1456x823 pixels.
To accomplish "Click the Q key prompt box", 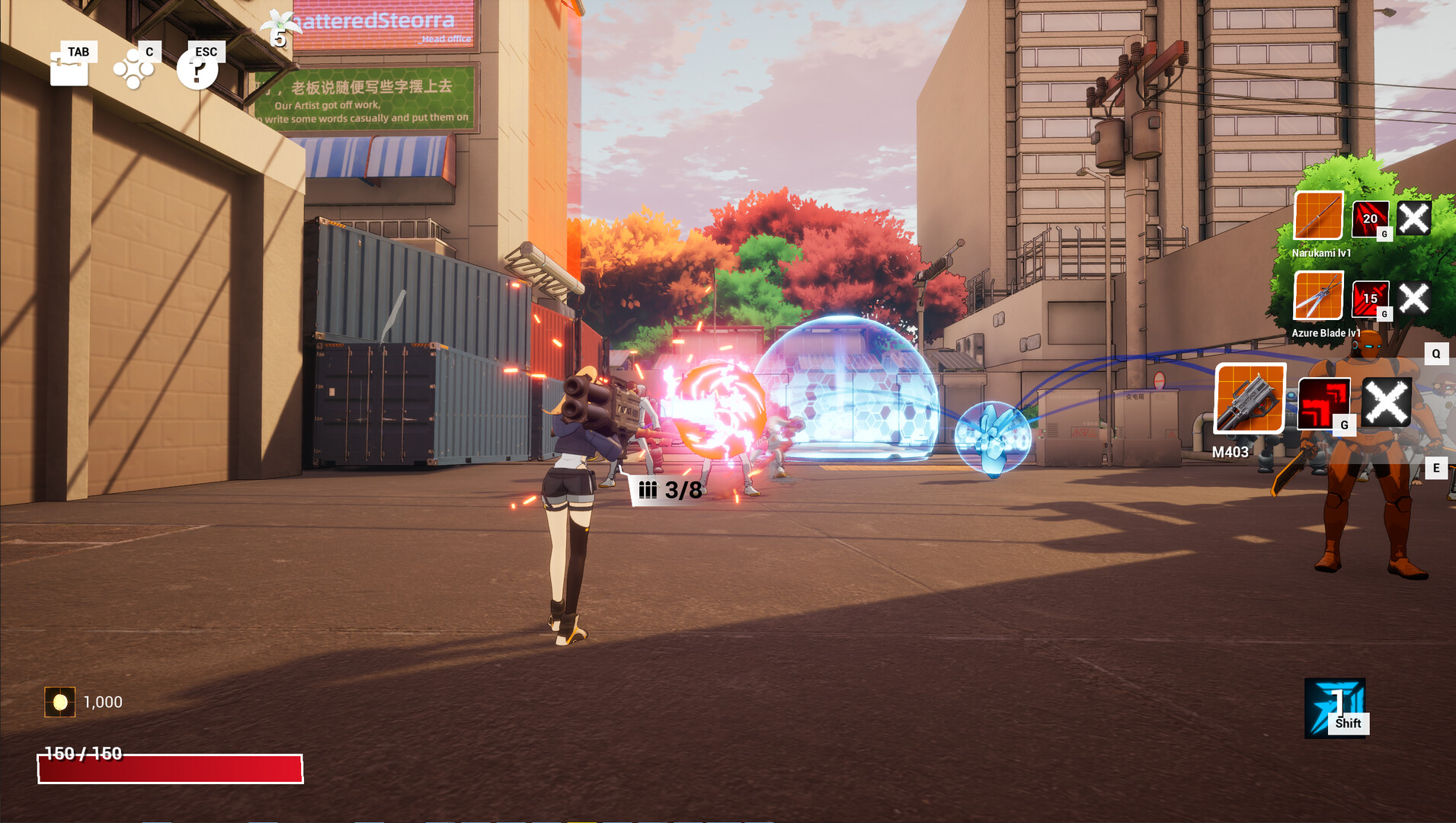I will coord(1435,353).
